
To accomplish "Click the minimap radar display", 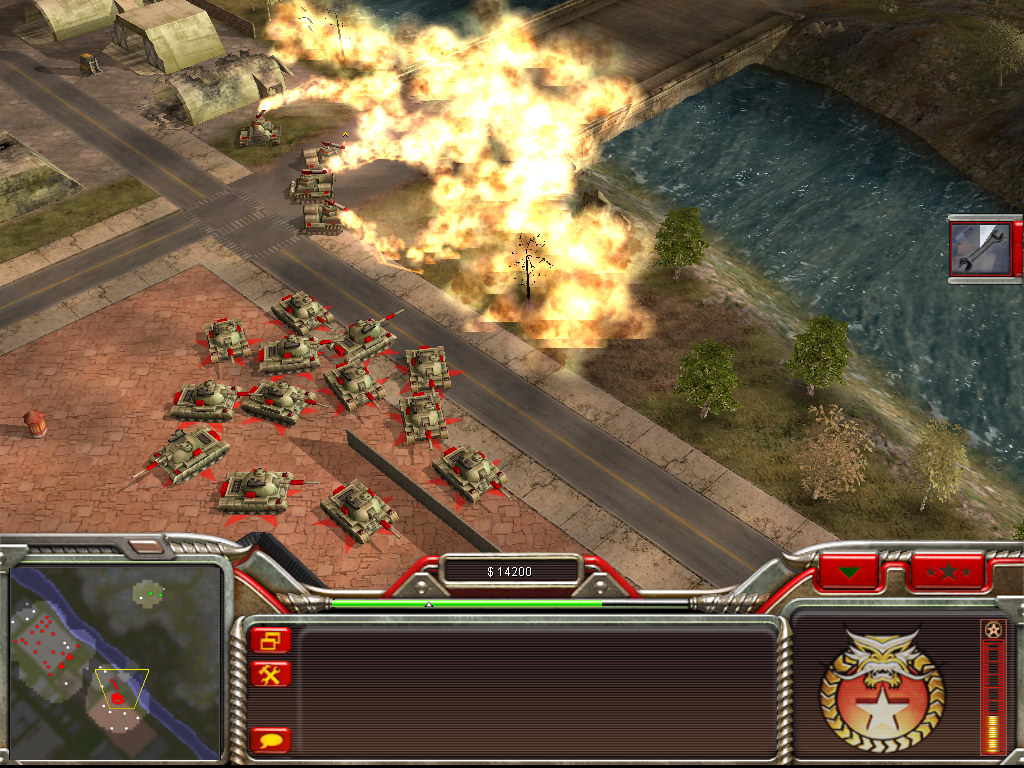I will pyautogui.click(x=115, y=660).
